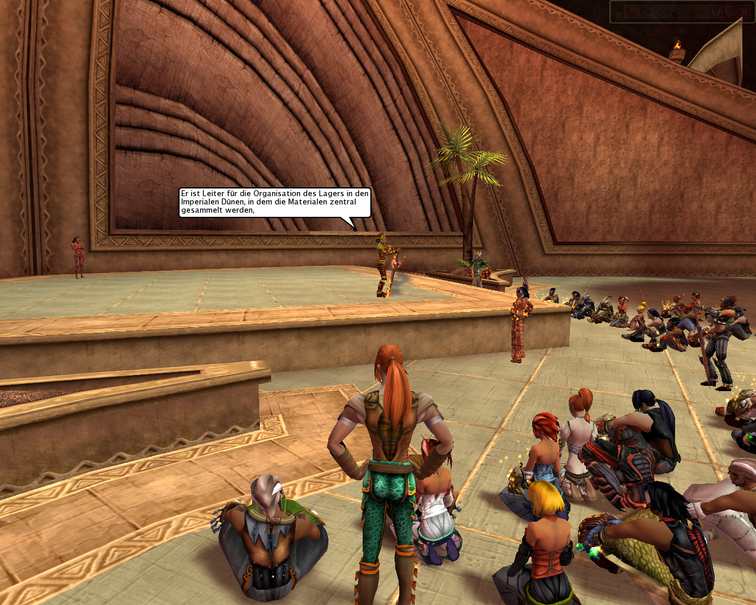Open help via the question mark icon

click(714, 11)
